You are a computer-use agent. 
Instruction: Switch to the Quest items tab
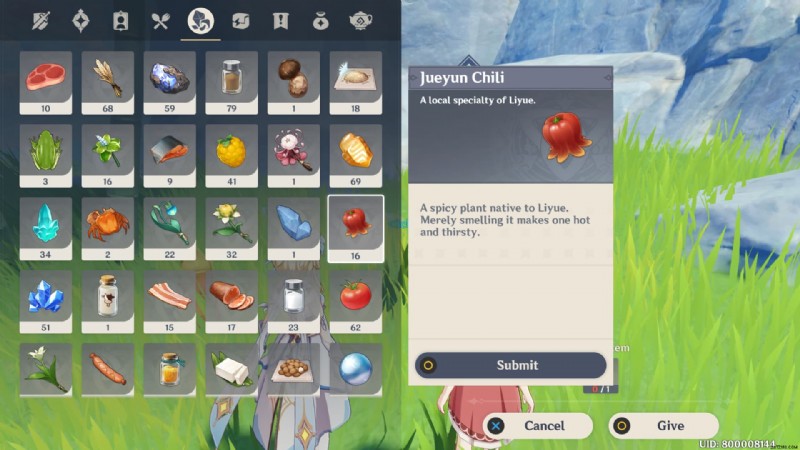click(x=280, y=20)
